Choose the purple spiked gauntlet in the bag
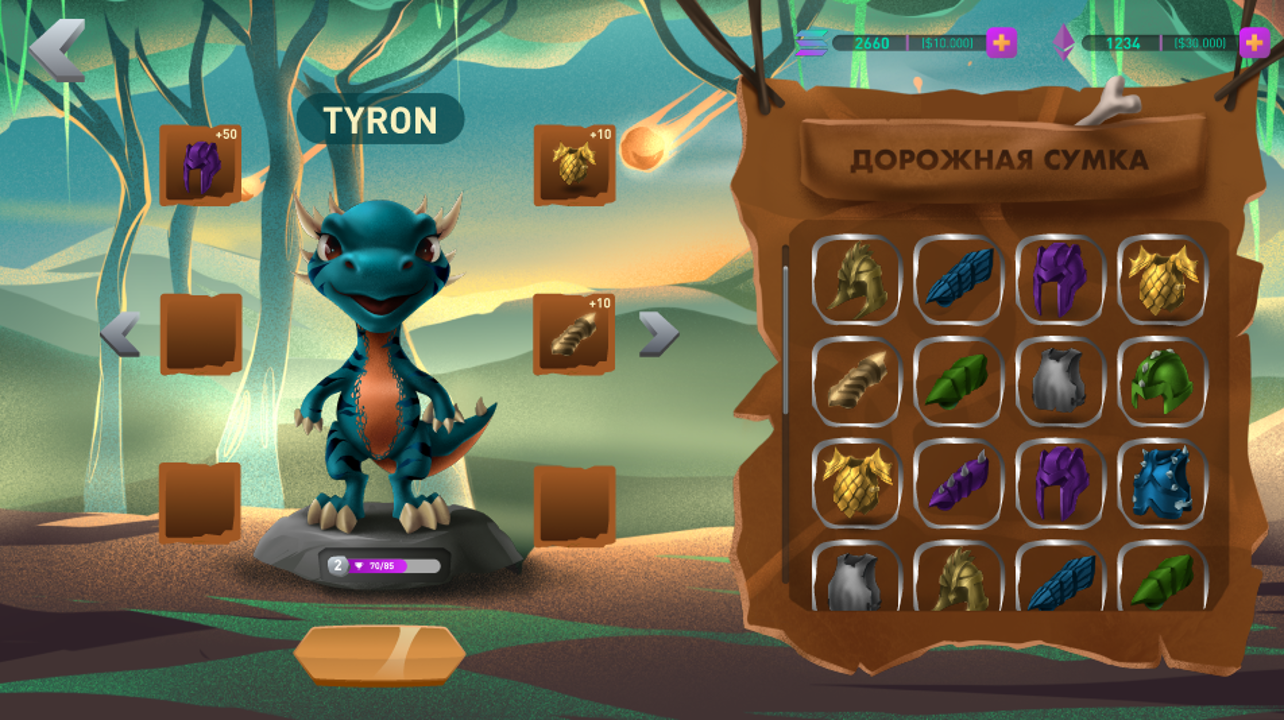Screen dimensions: 1284x720 pos(958,483)
